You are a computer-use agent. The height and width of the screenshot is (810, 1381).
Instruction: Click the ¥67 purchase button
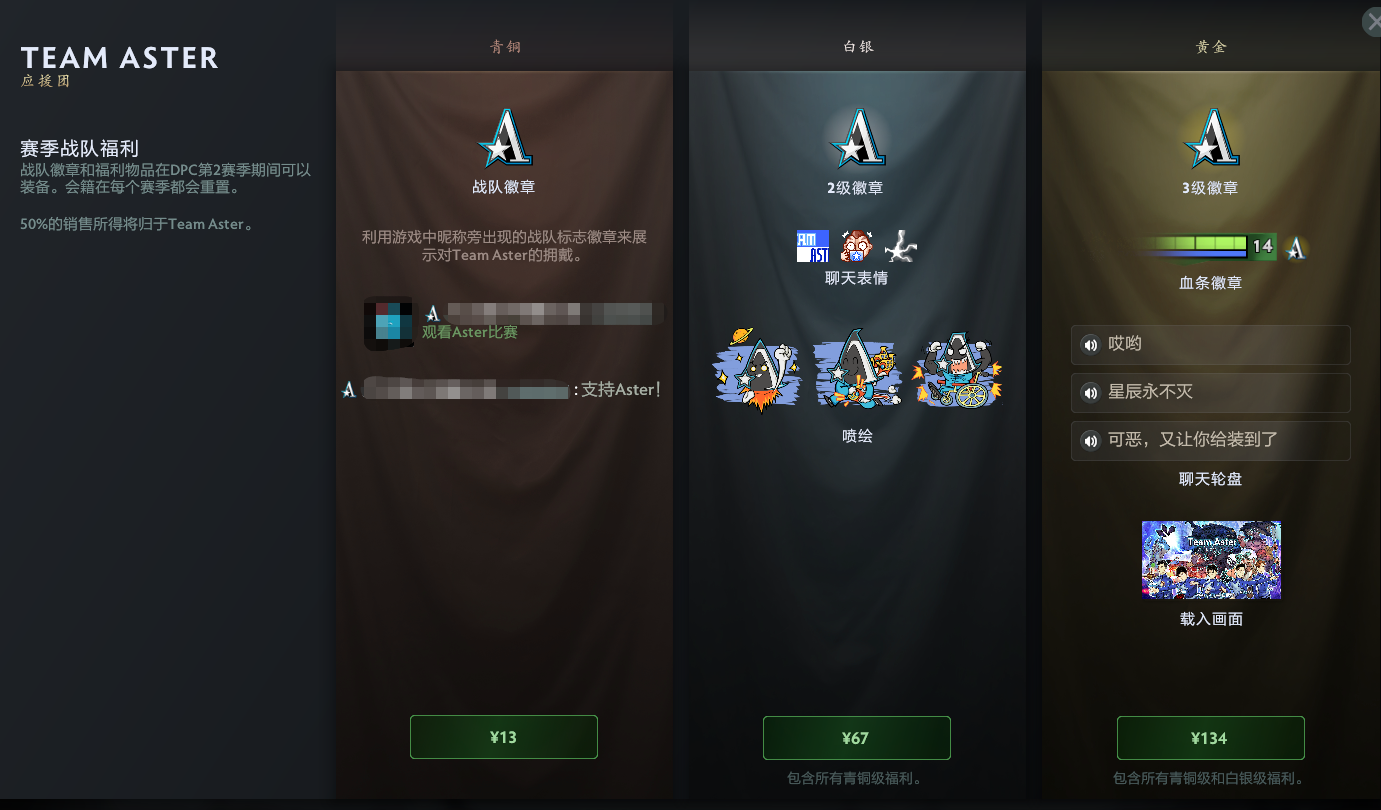856,737
